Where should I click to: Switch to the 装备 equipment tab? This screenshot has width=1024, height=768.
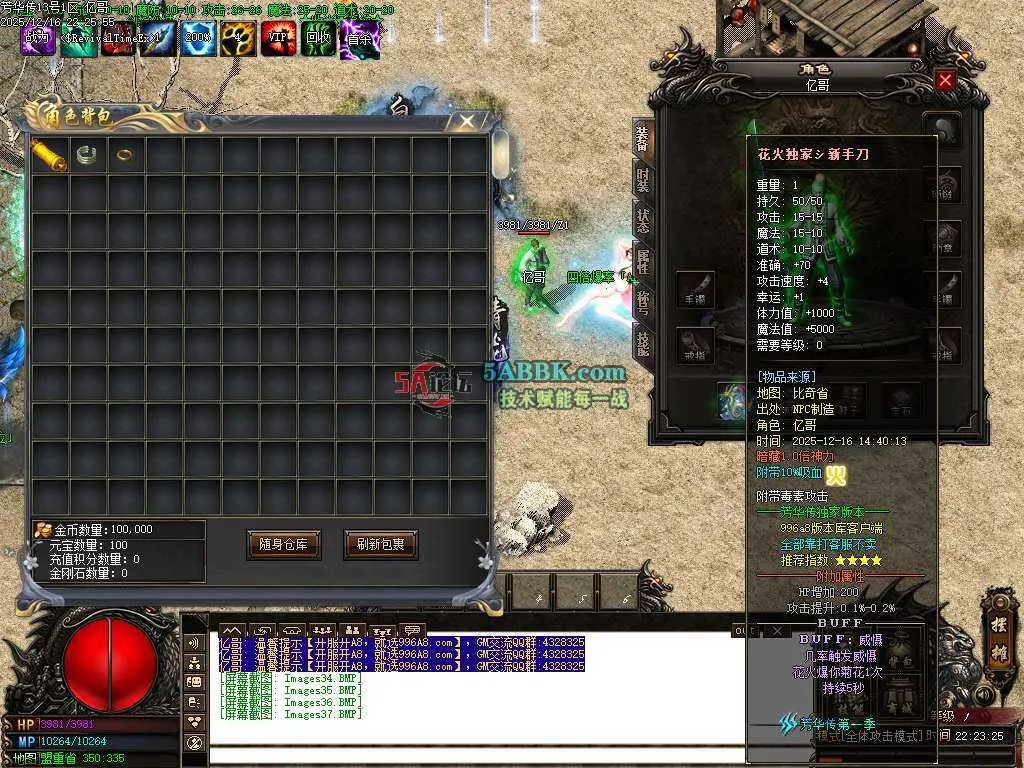coord(643,141)
